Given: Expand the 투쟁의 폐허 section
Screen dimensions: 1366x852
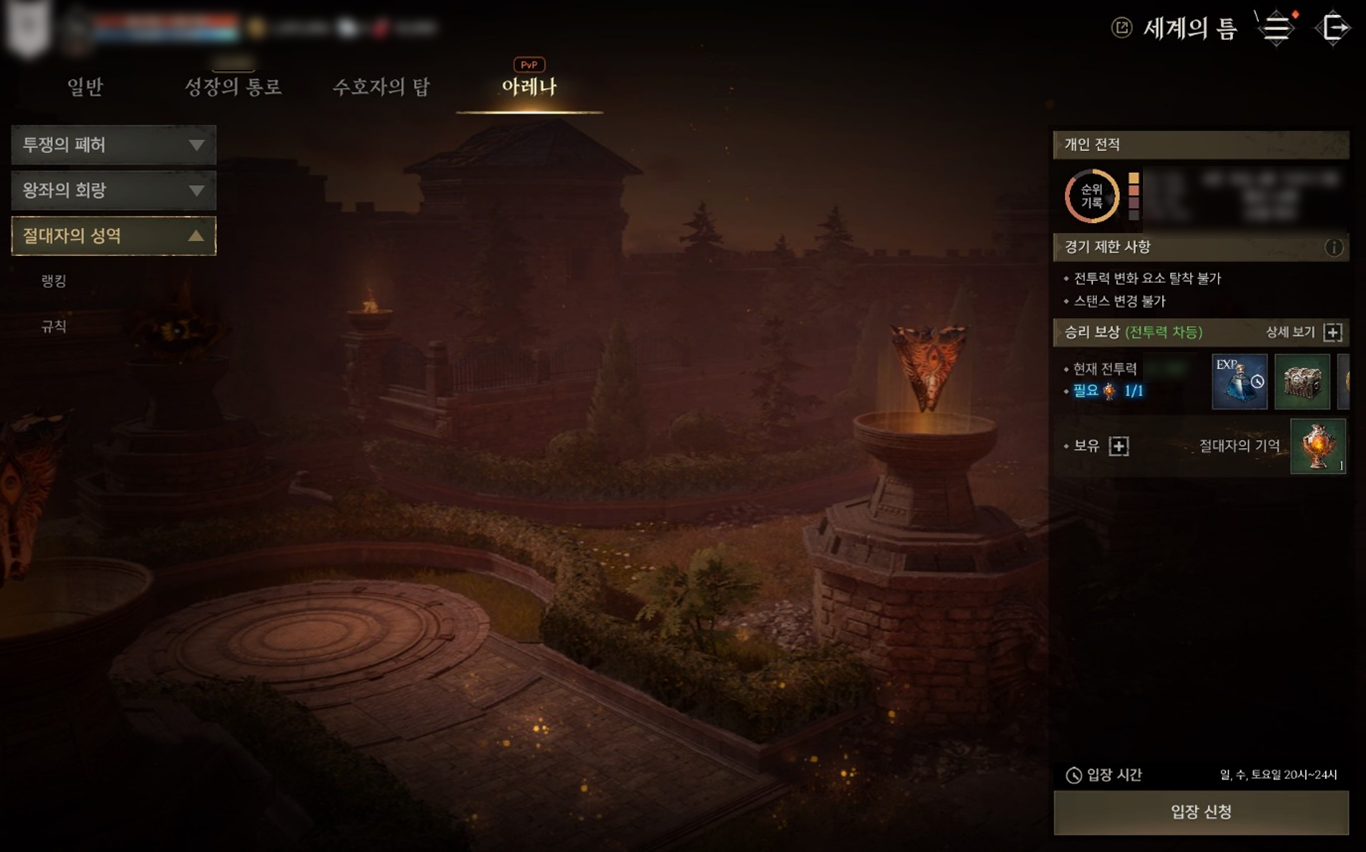Looking at the screenshot, I should click(x=113, y=145).
